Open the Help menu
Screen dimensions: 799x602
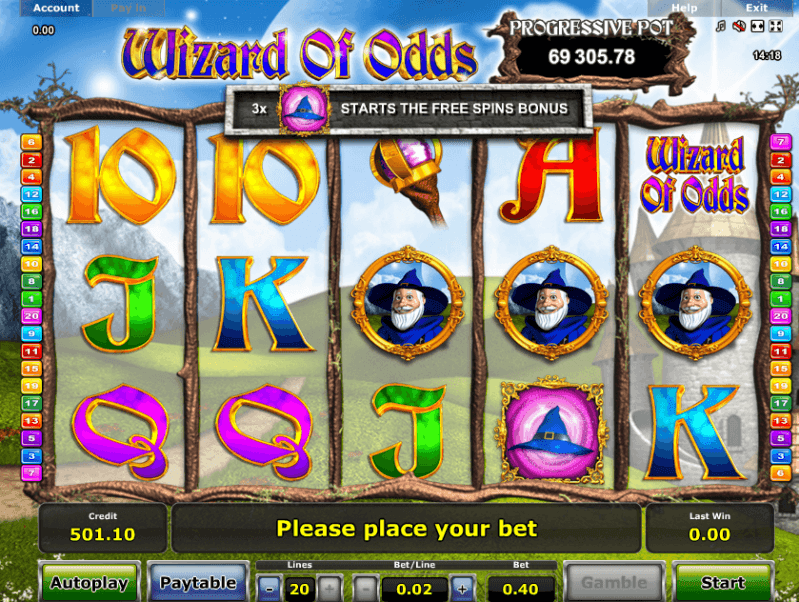(684, 8)
